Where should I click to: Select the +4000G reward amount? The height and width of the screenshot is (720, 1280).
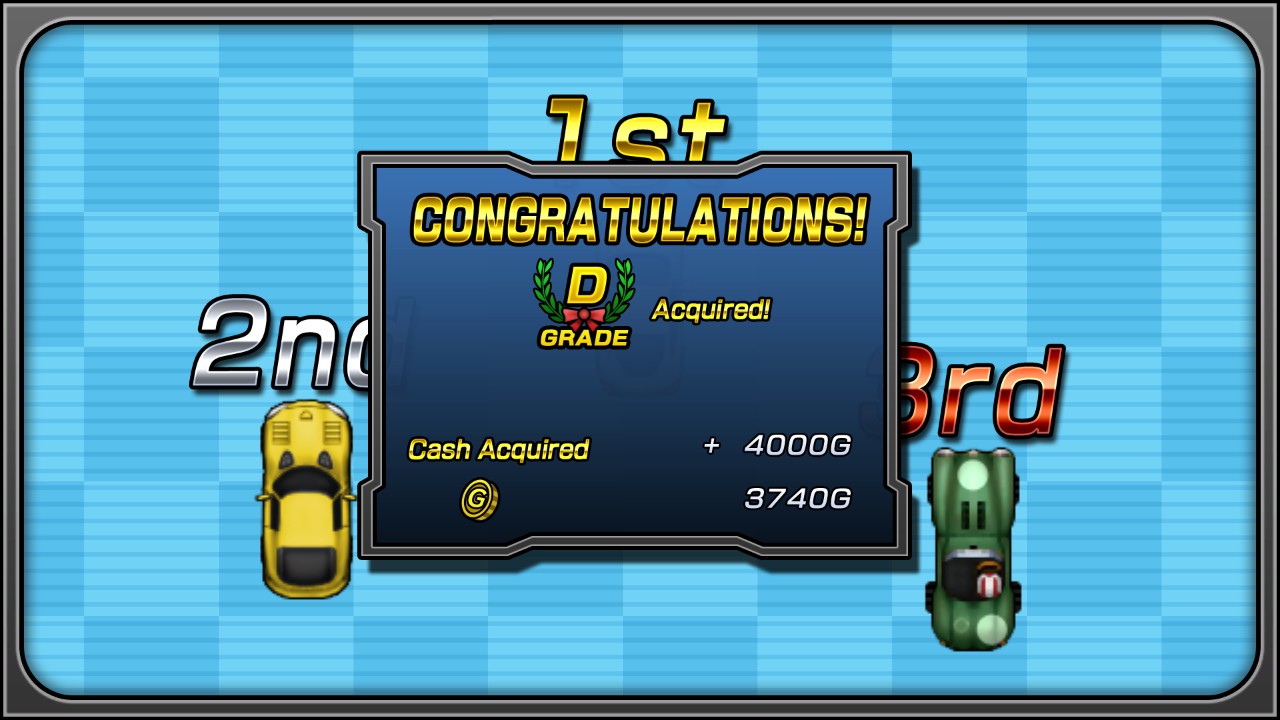pyautogui.click(x=775, y=446)
